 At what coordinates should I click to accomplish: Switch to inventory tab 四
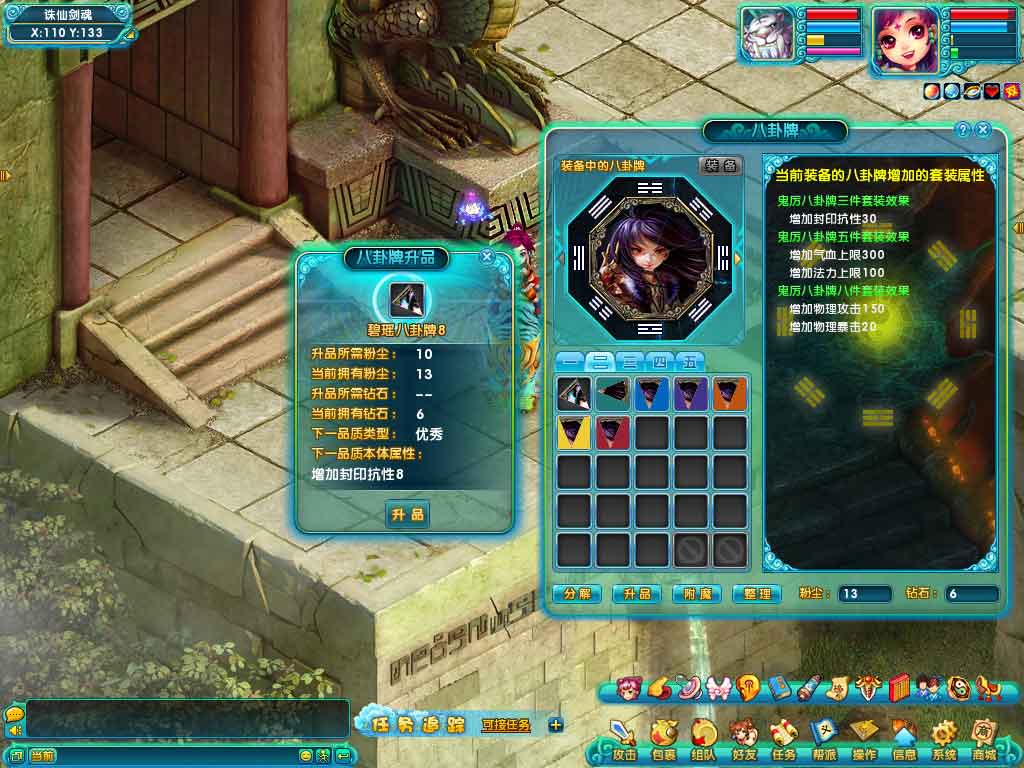(x=659, y=361)
